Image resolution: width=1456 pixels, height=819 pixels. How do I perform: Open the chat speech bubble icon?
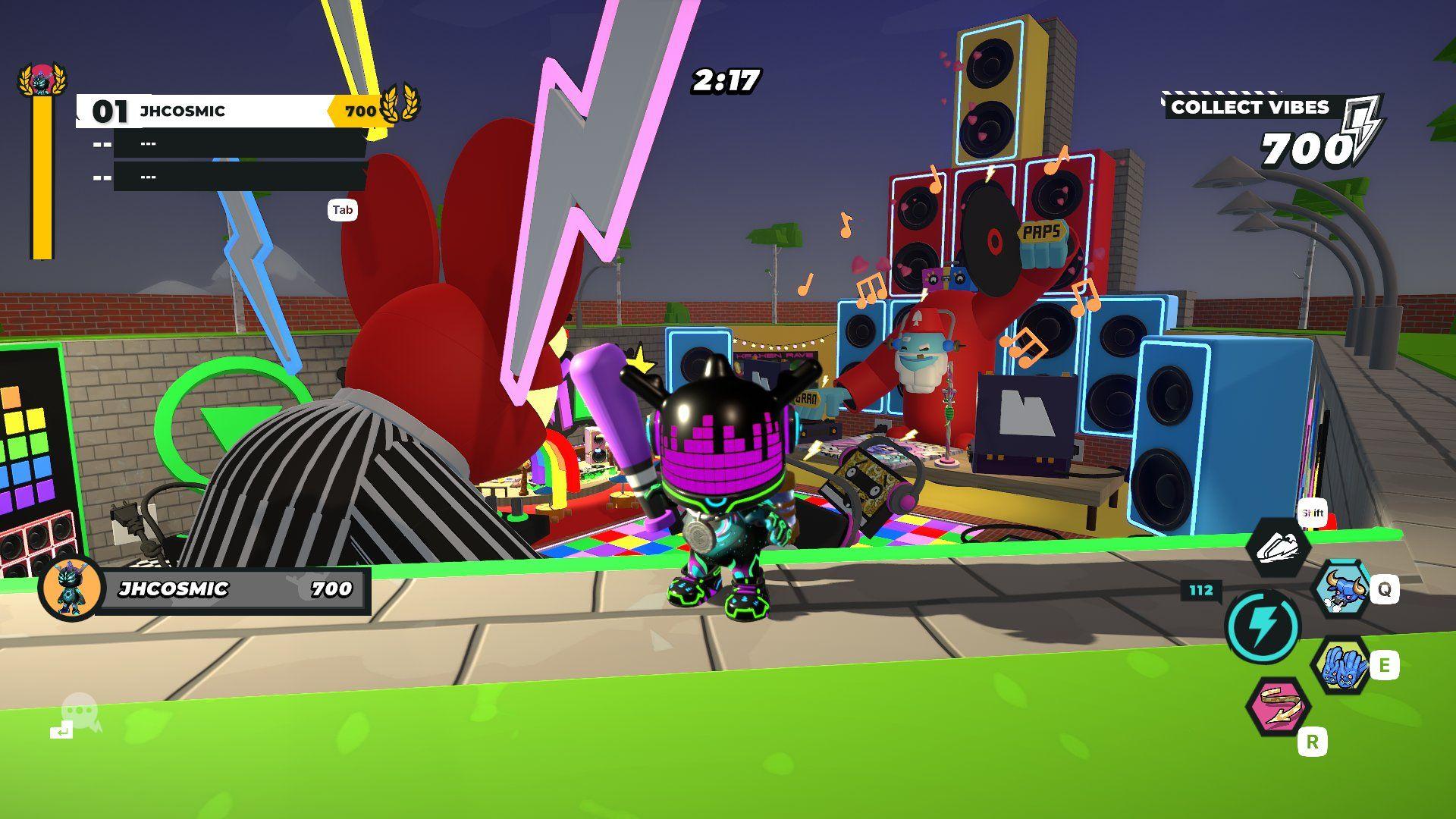coord(80,712)
